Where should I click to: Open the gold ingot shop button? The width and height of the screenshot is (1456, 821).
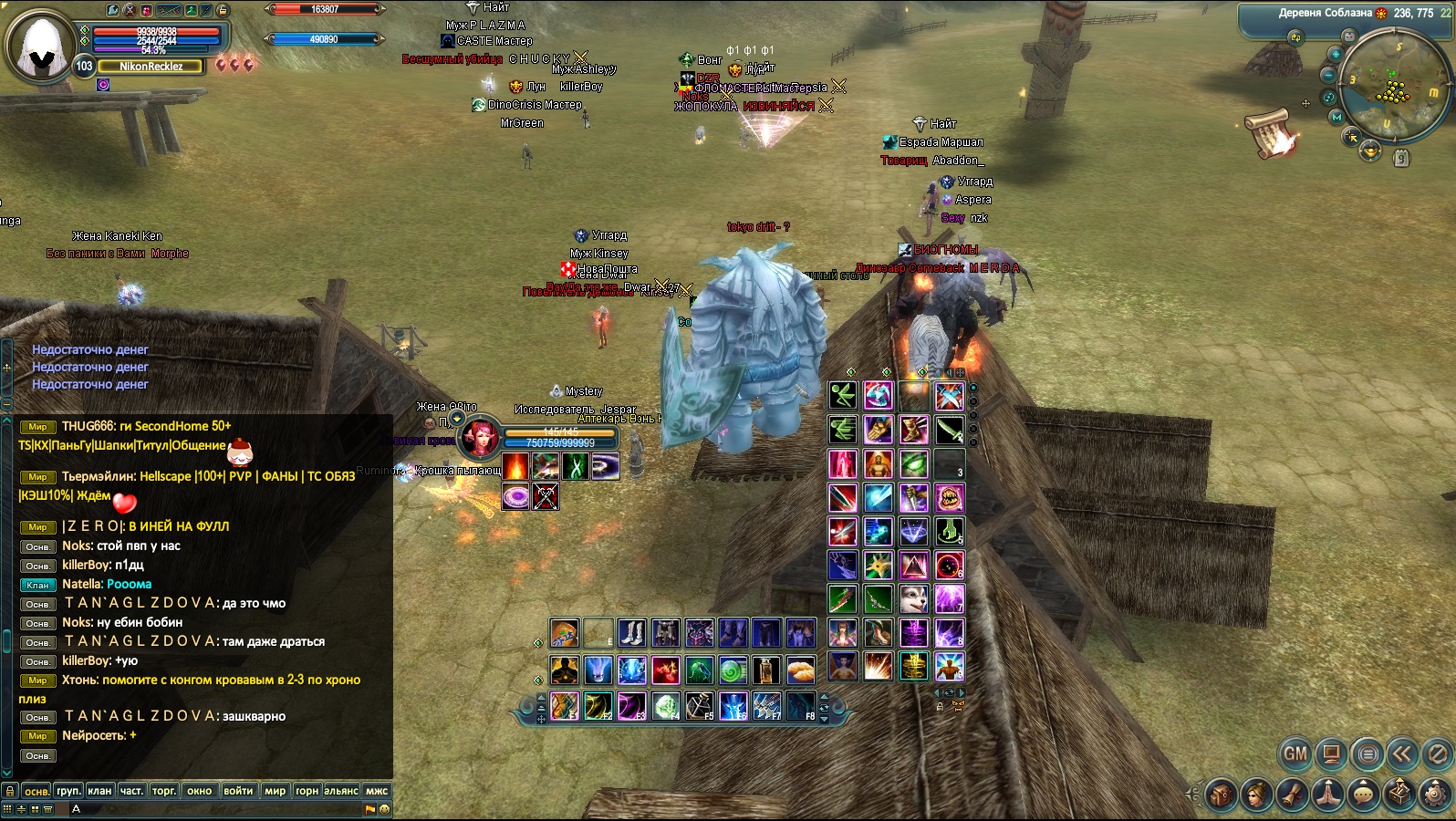click(x=1369, y=151)
